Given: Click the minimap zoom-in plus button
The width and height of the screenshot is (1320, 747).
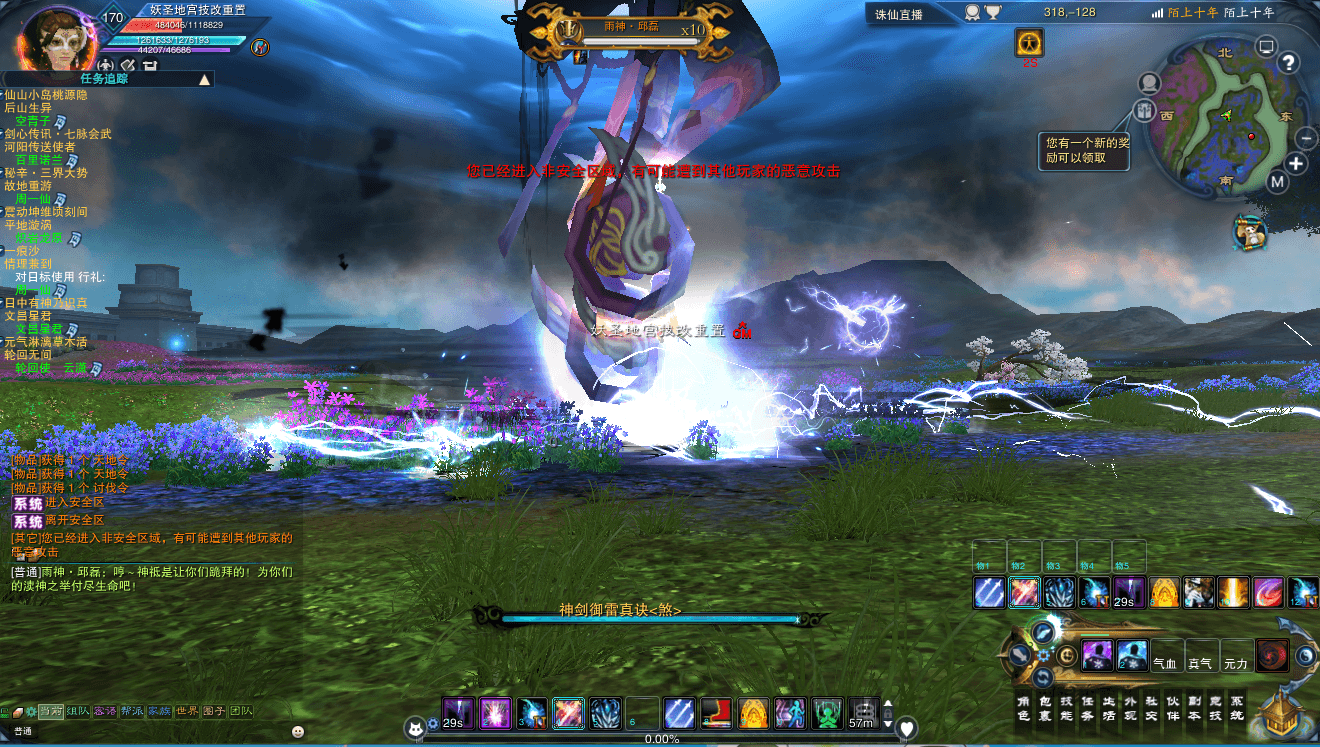Looking at the screenshot, I should [1296, 164].
